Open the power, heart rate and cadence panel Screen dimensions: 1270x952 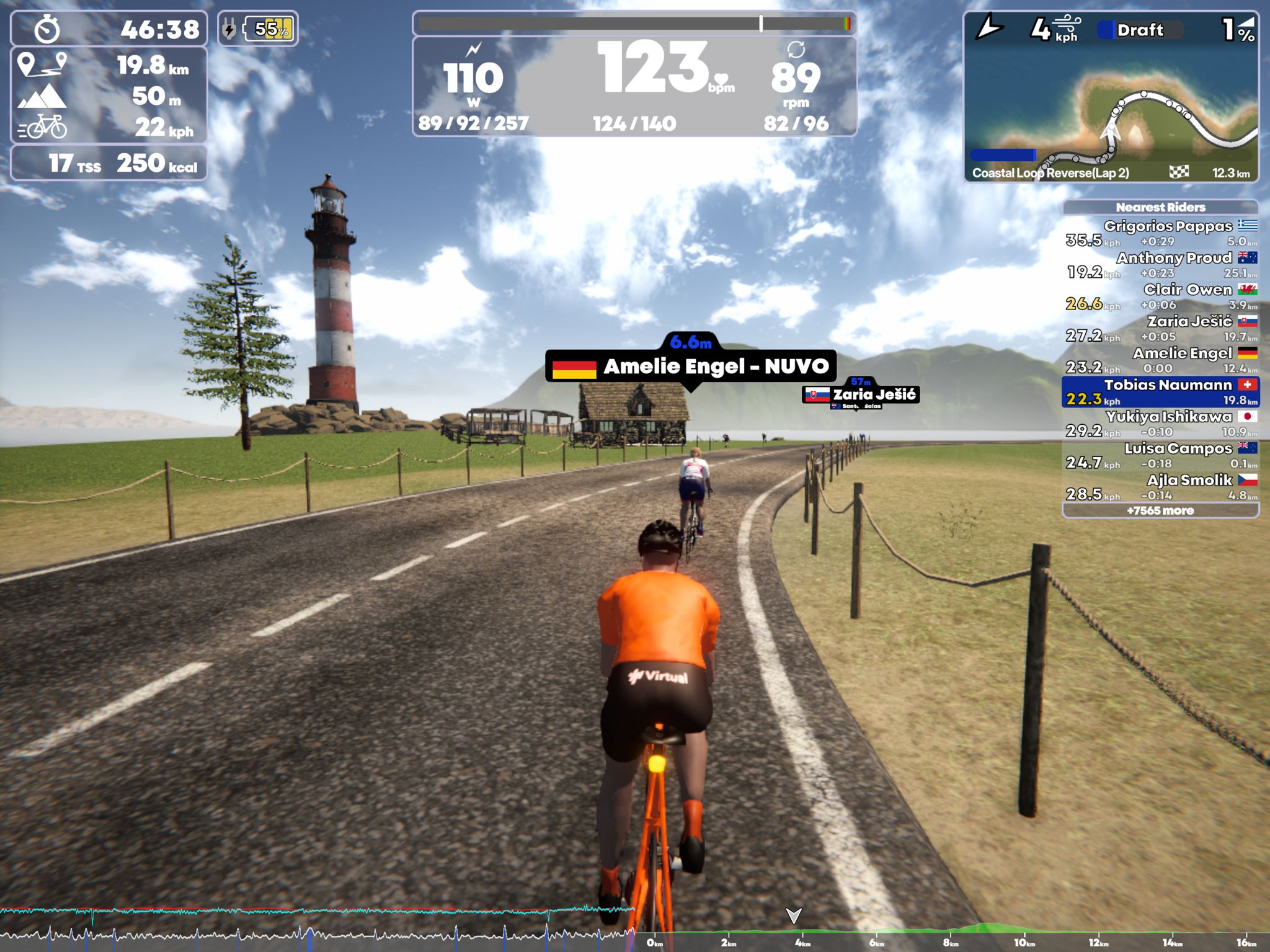[634, 86]
